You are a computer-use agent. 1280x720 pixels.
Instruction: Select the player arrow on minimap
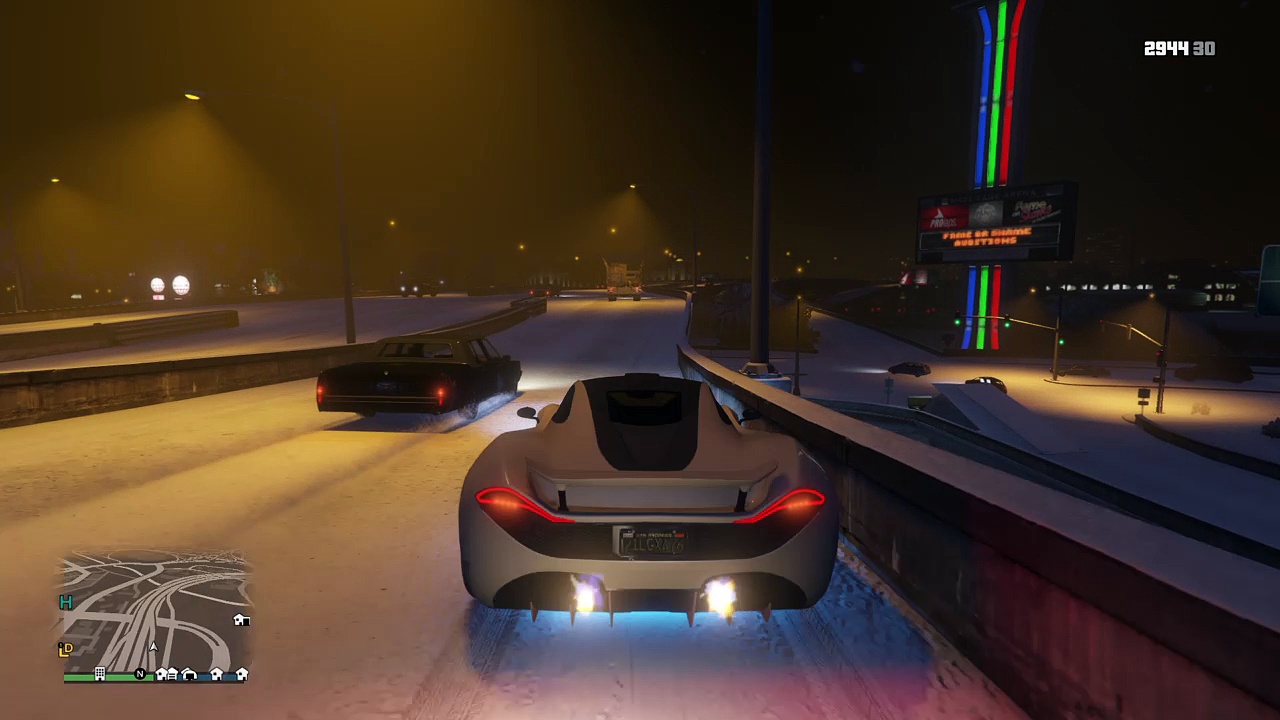coord(153,647)
